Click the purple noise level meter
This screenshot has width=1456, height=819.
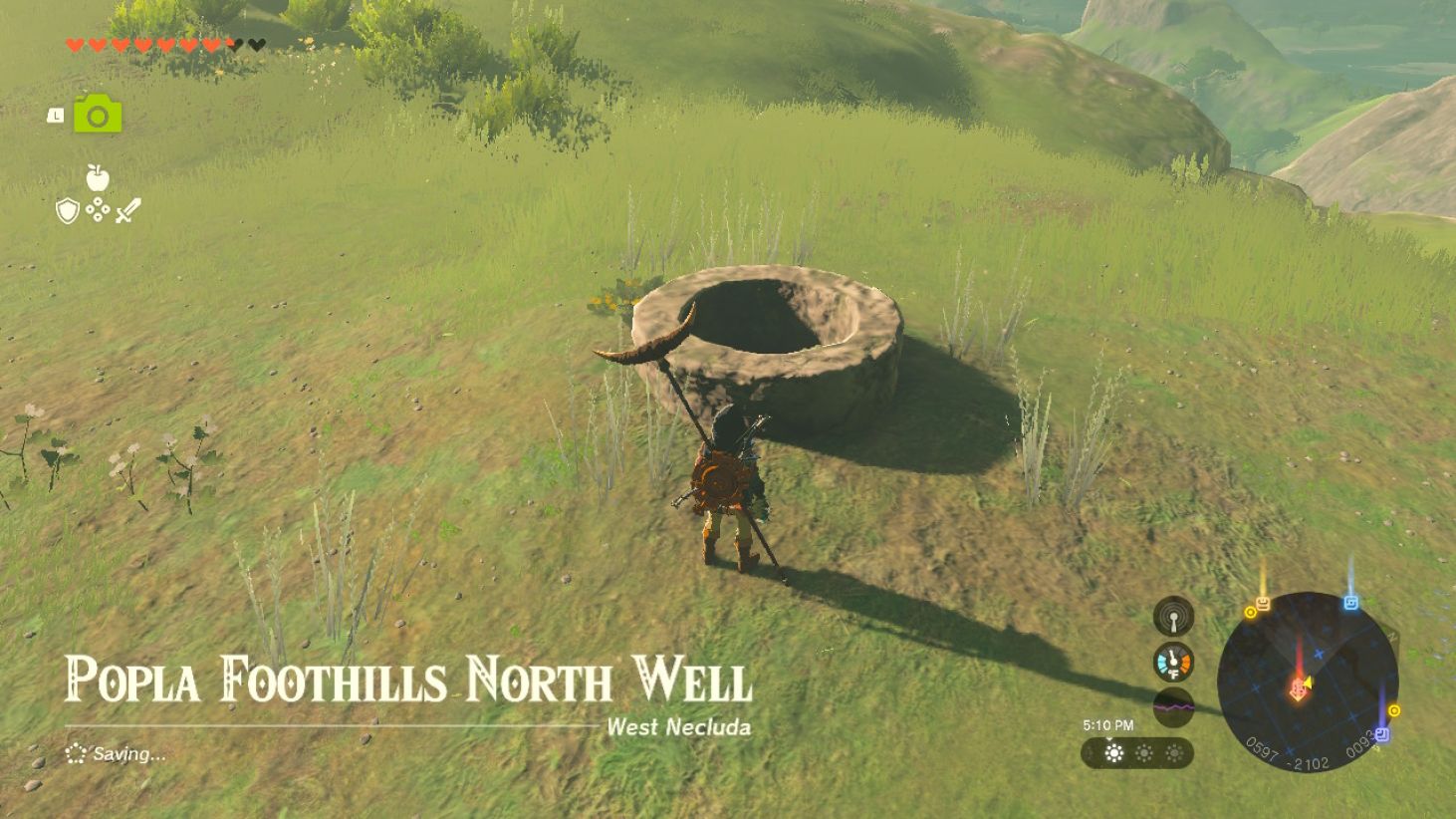pyautogui.click(x=1175, y=703)
